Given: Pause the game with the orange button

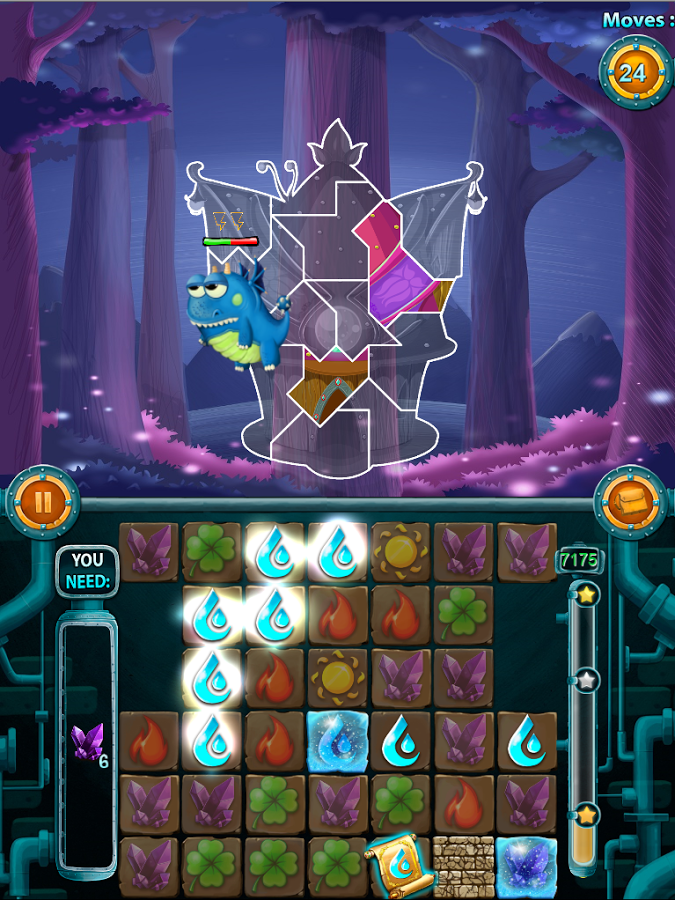Looking at the screenshot, I should [x=42, y=501].
